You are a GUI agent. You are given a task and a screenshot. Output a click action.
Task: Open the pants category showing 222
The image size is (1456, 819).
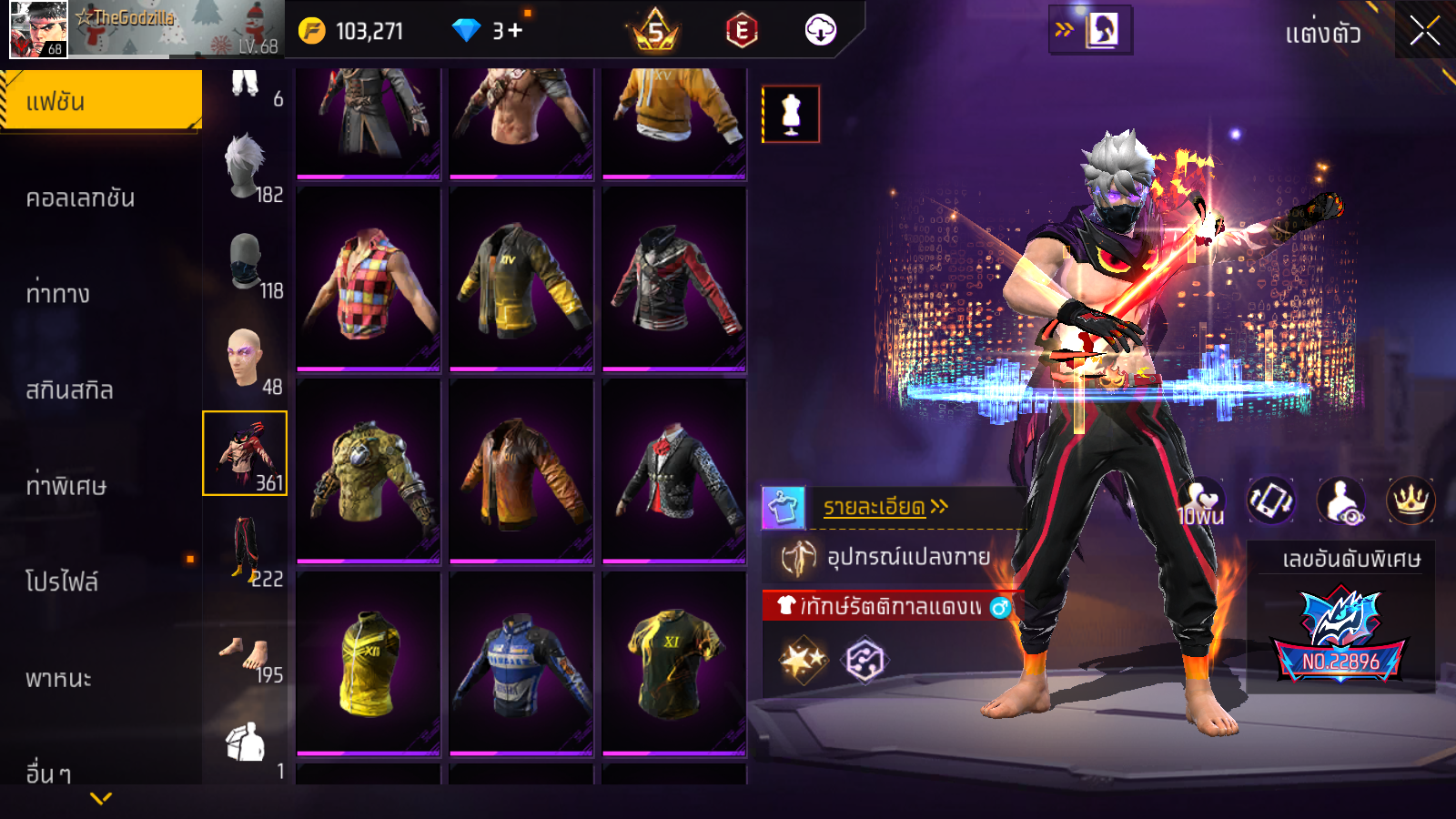point(246,550)
